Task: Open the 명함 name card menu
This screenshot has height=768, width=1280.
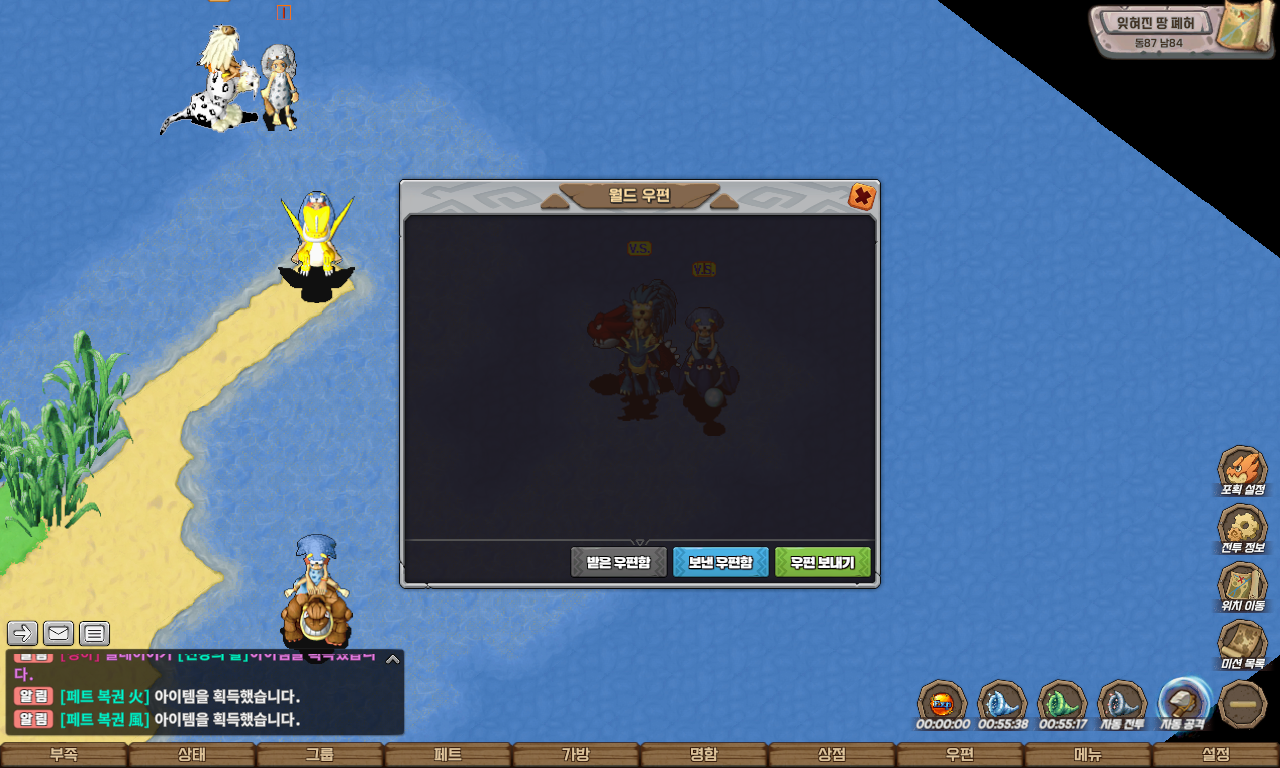Action: [704, 755]
